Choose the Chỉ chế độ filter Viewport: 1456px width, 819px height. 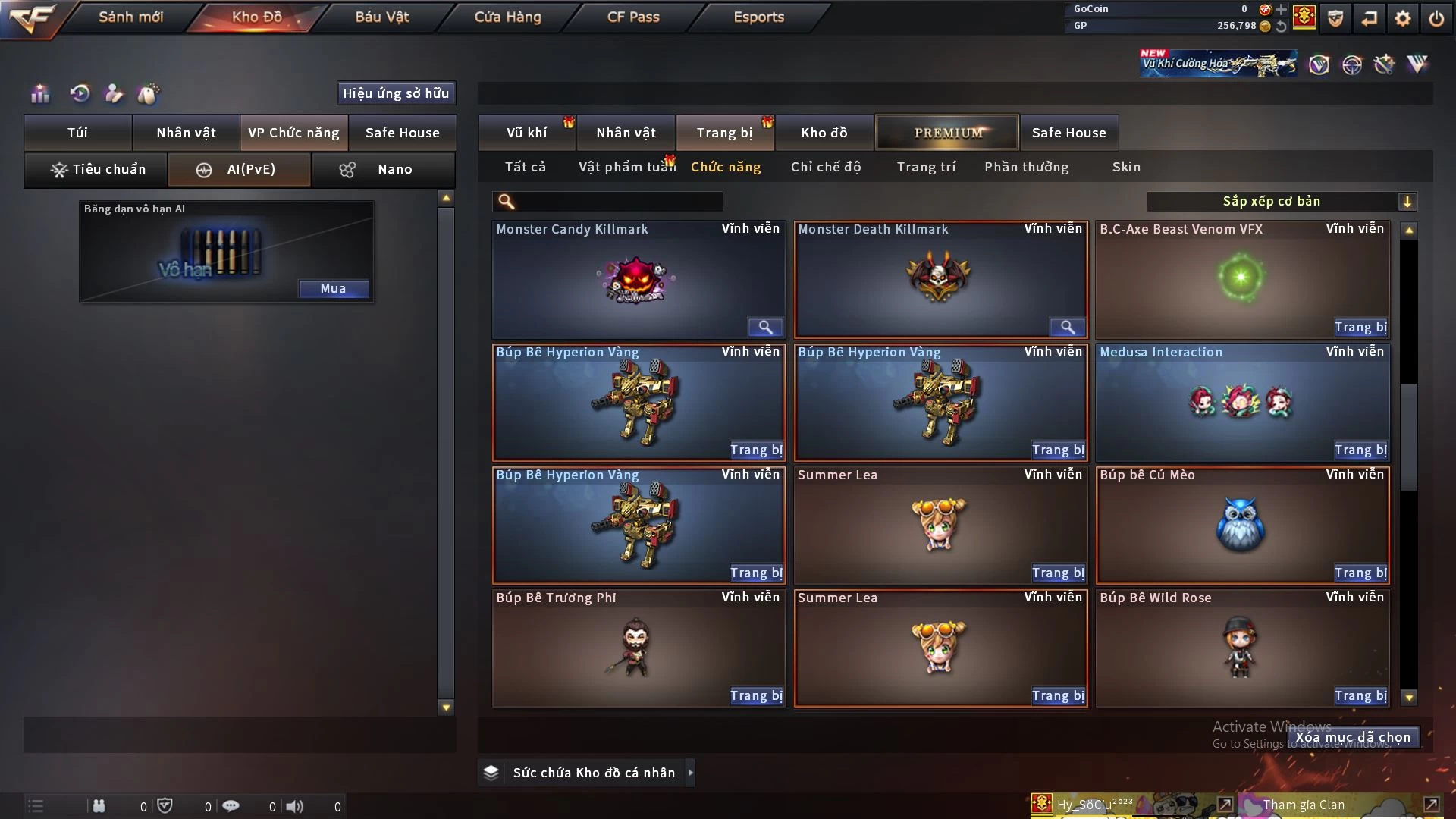click(826, 167)
